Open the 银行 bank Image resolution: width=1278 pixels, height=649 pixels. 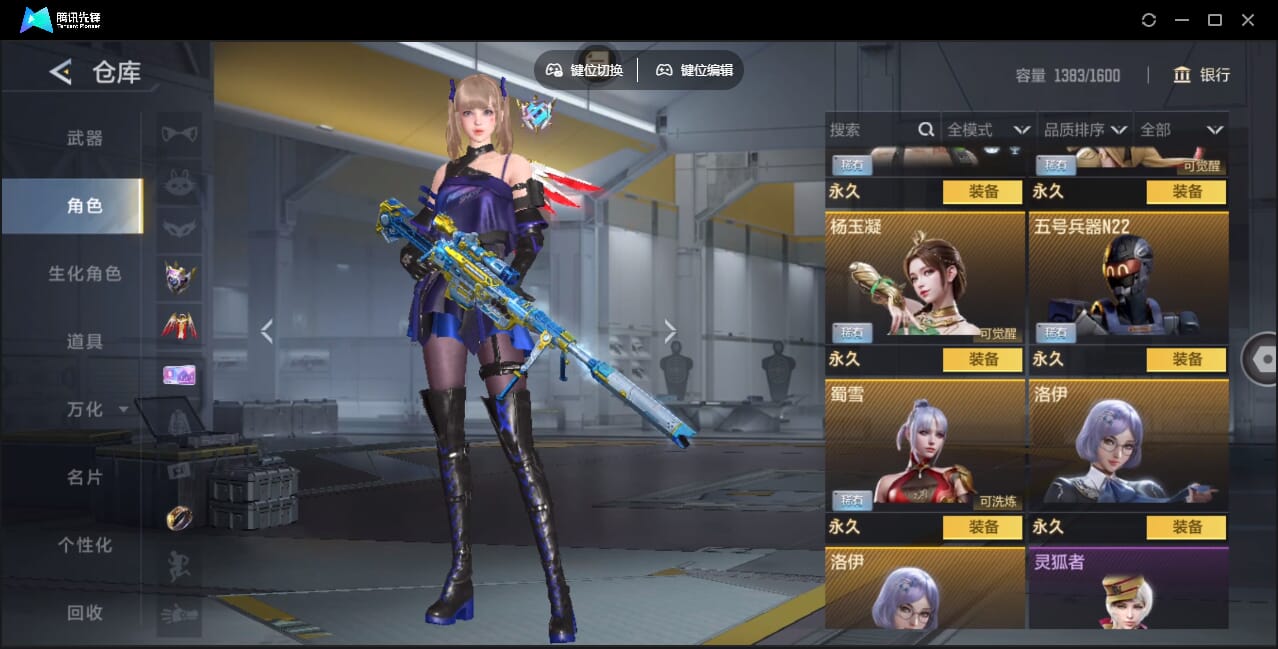click(x=1201, y=75)
